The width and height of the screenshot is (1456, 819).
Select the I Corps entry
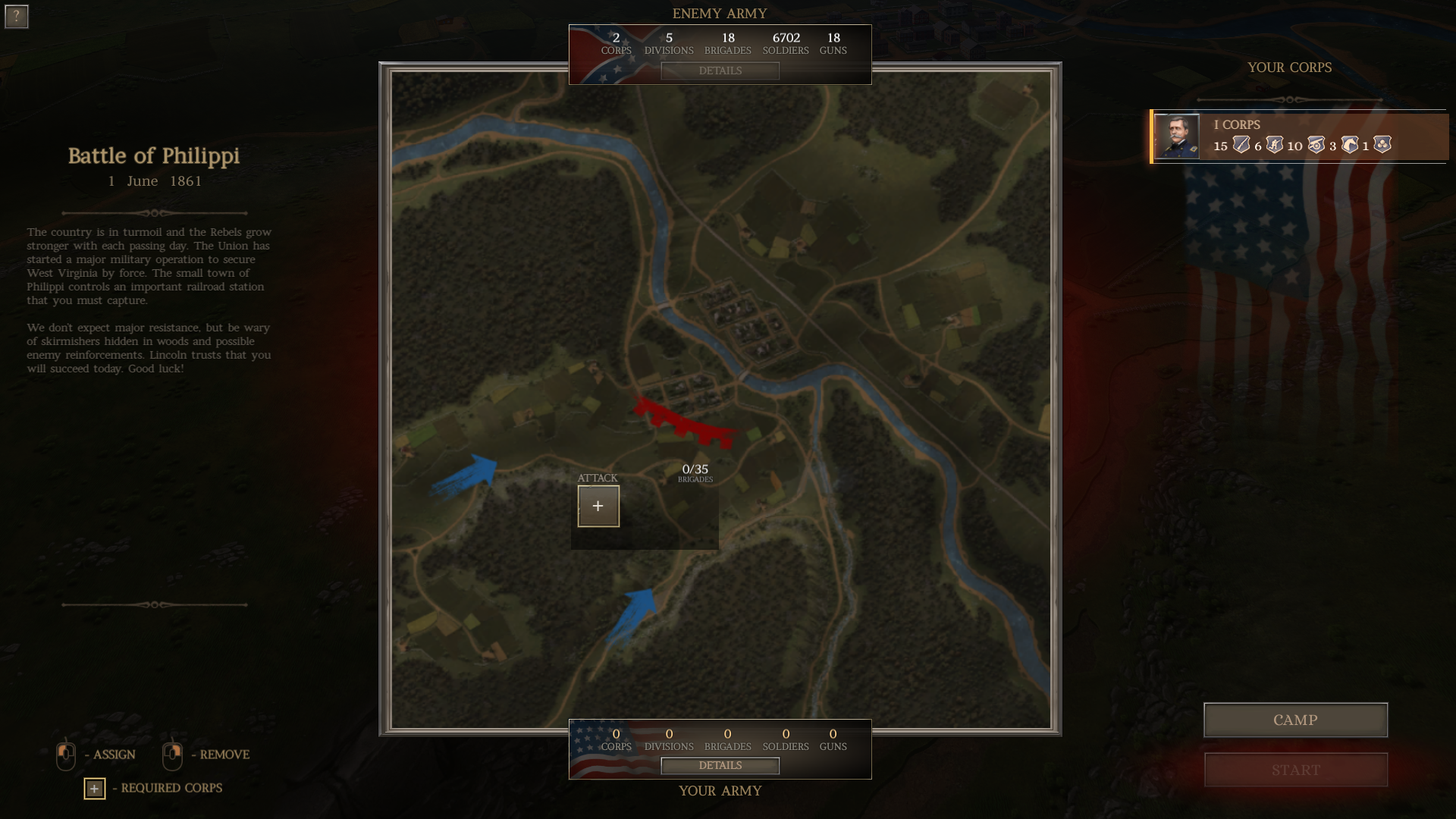click(x=1300, y=136)
